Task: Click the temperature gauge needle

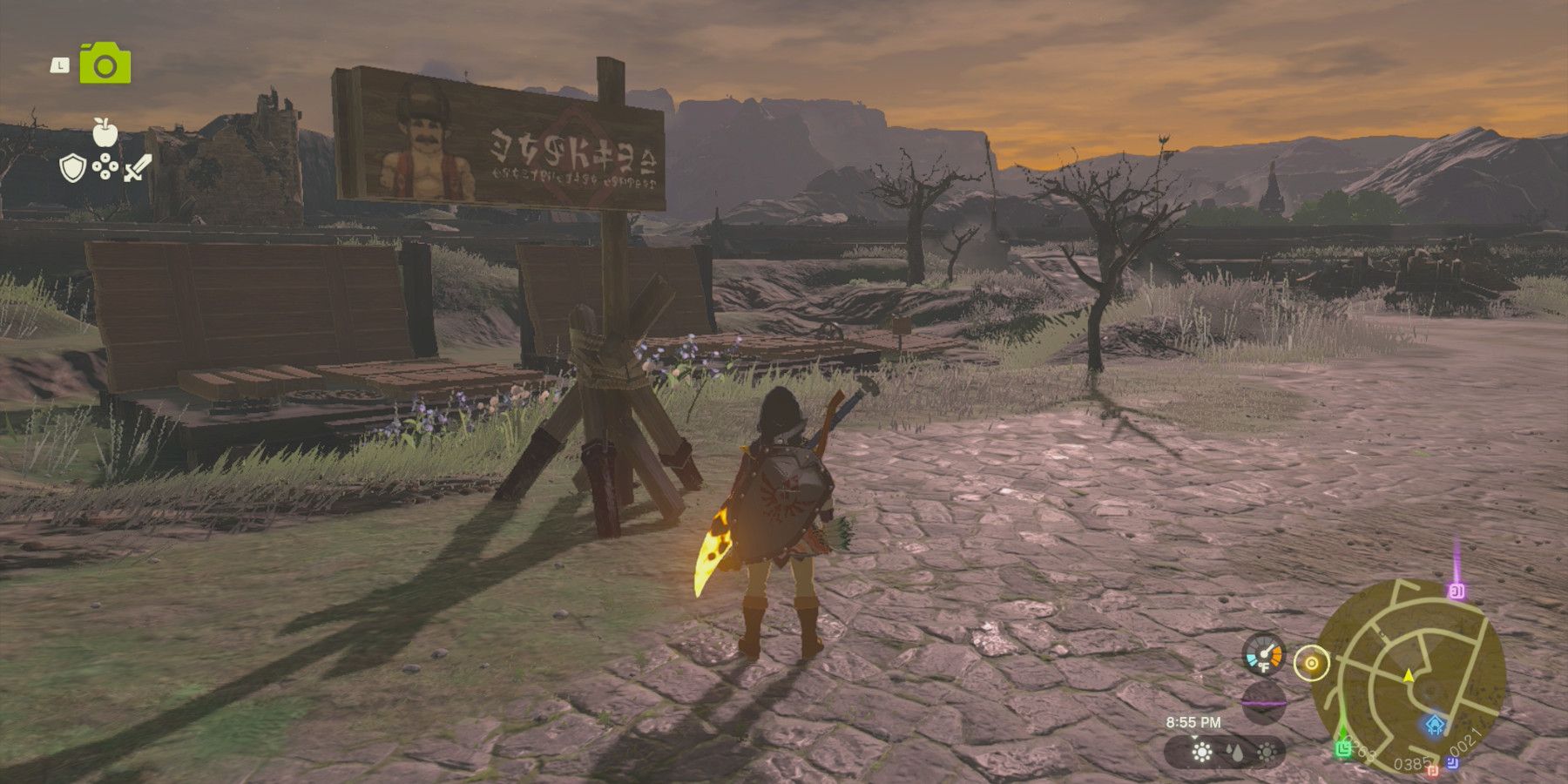Action: [1266, 652]
